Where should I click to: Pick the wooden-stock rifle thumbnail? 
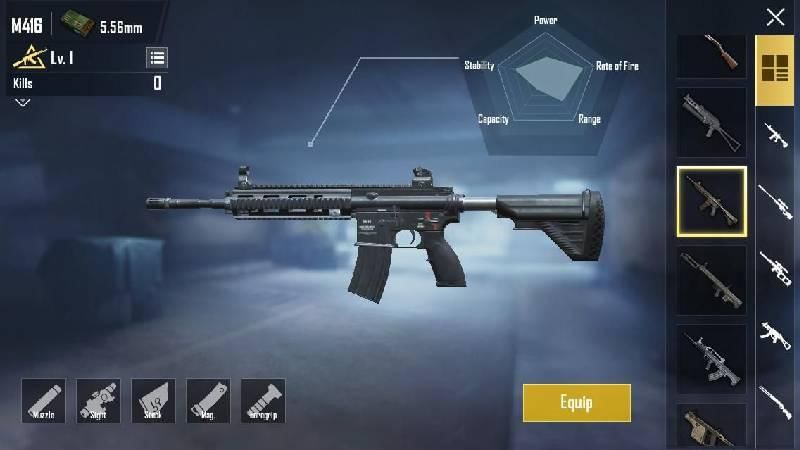[x=711, y=53]
